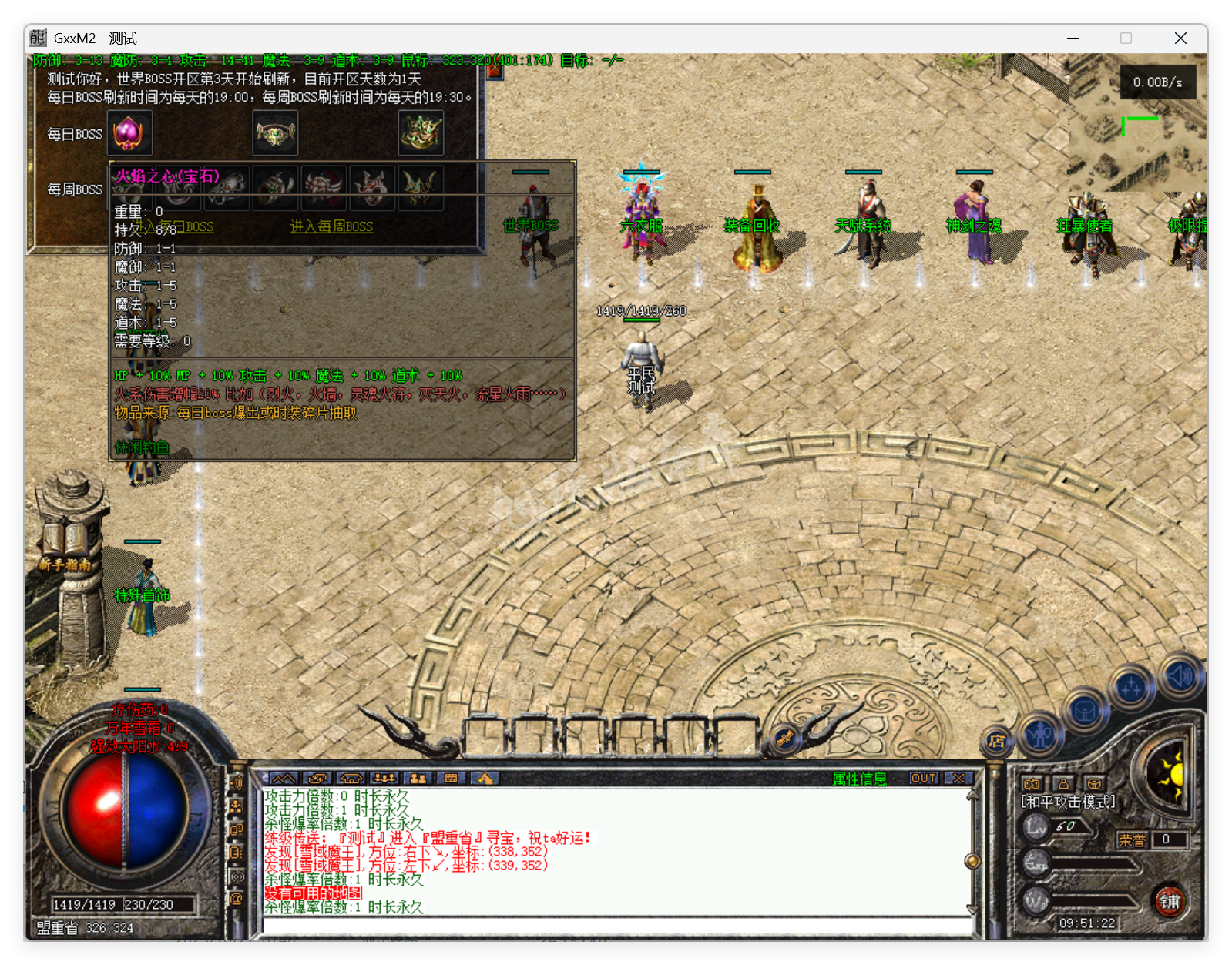The height and width of the screenshot is (965, 1232).
Task: Click the OUT button on chat window
Action: point(924,779)
